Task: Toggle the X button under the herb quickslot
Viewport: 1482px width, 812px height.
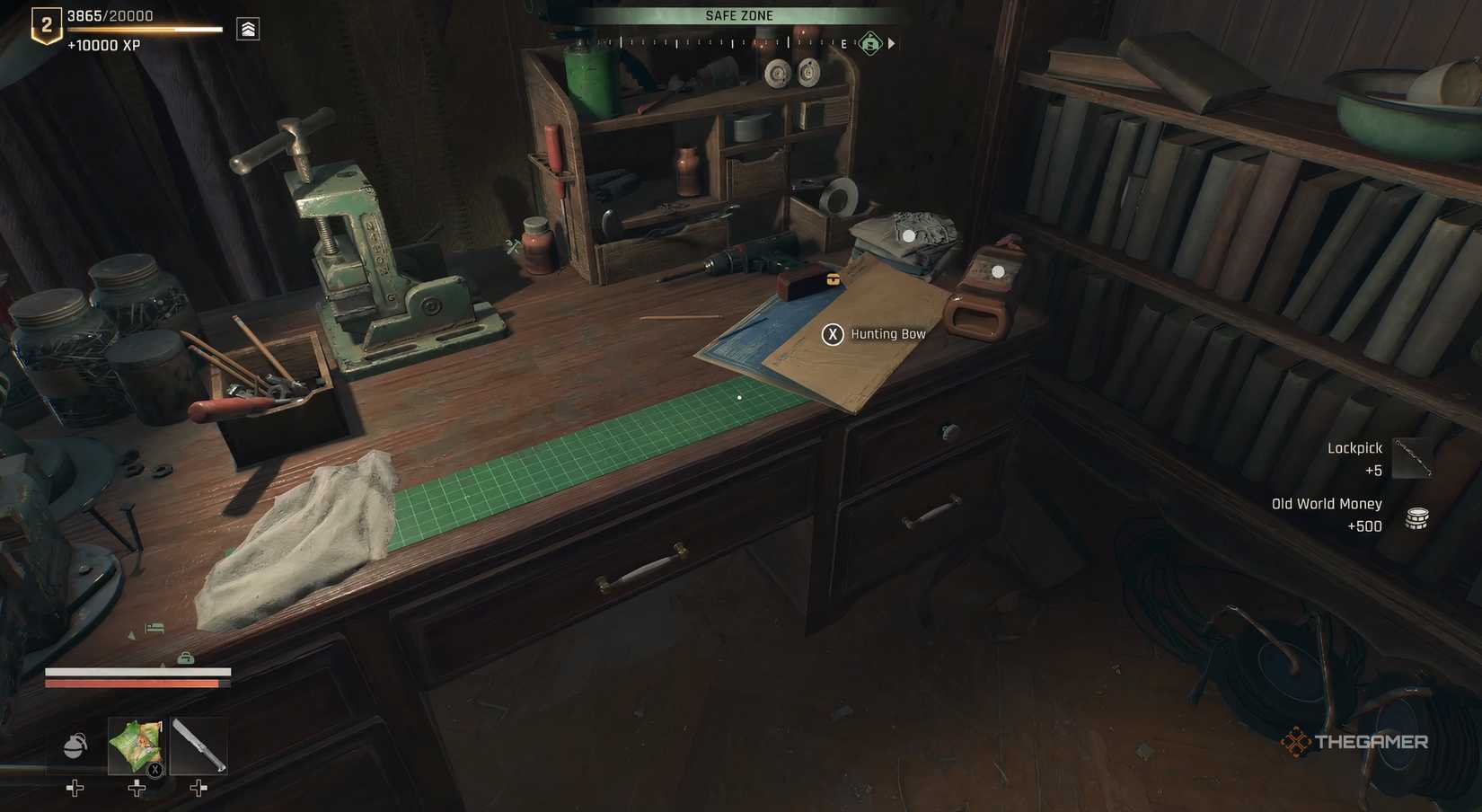Action: pos(154,769)
